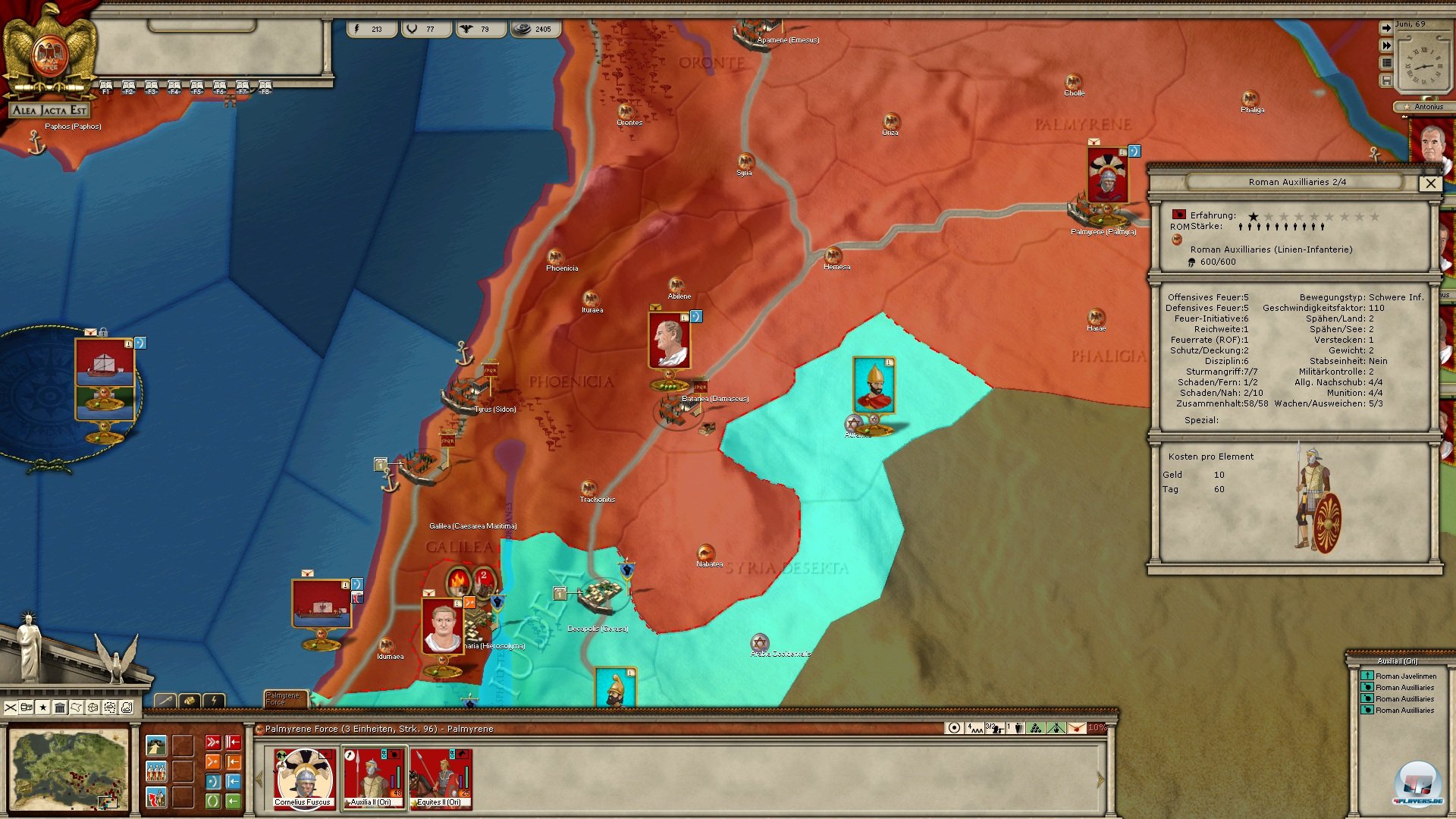Click the world minimap
The width and height of the screenshot is (1456, 819).
coord(69,769)
